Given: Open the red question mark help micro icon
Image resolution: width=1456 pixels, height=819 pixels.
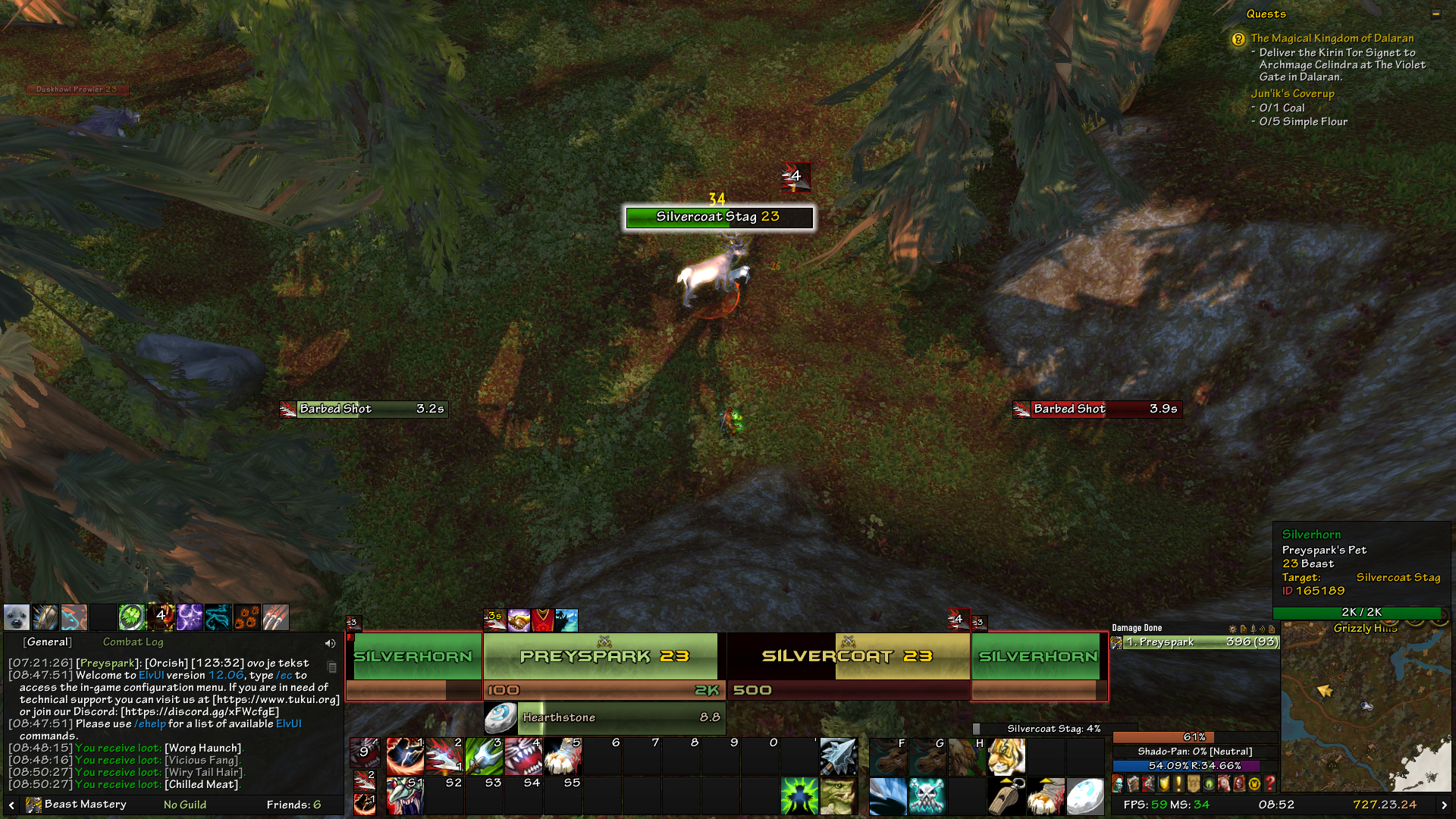Looking at the screenshot, I should [1269, 783].
